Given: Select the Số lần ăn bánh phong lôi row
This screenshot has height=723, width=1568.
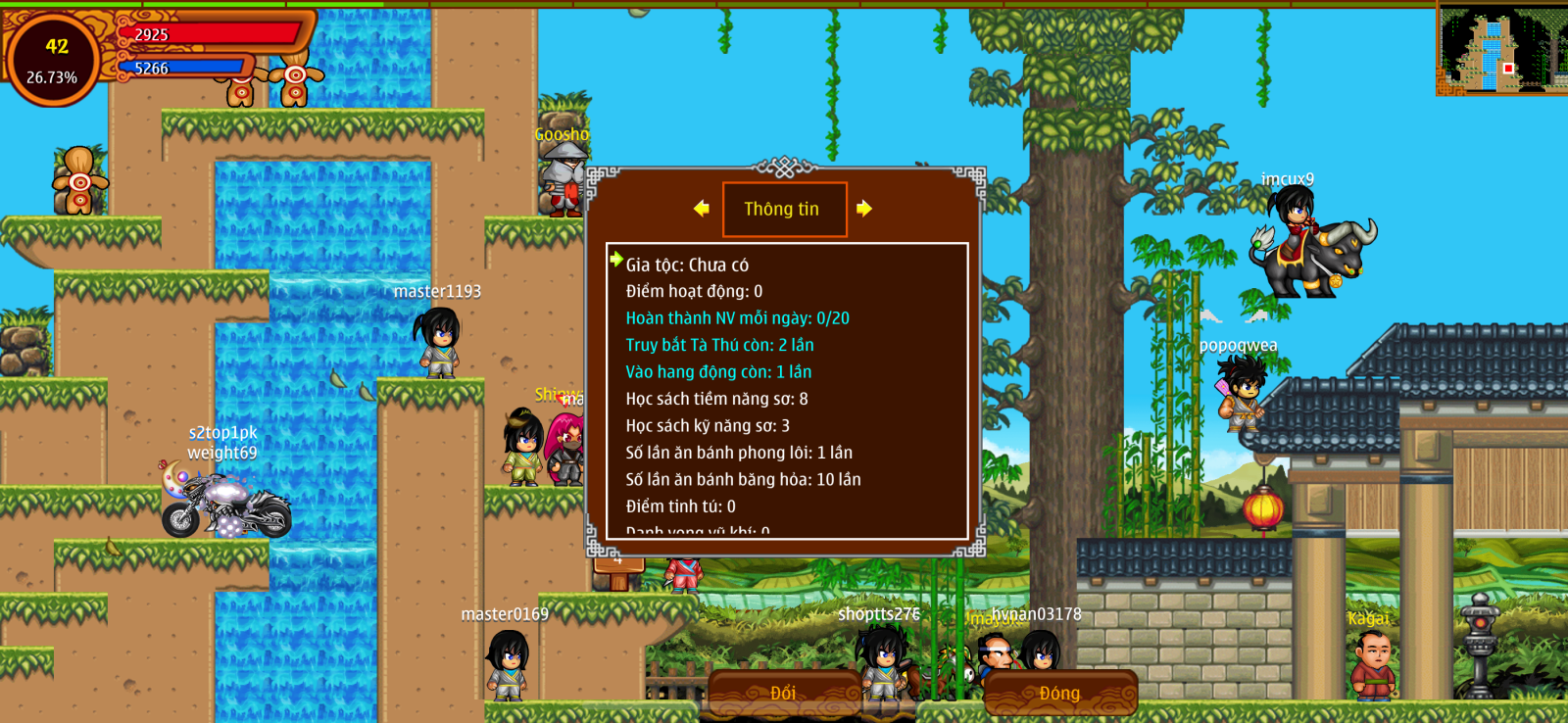Looking at the screenshot, I should [739, 453].
